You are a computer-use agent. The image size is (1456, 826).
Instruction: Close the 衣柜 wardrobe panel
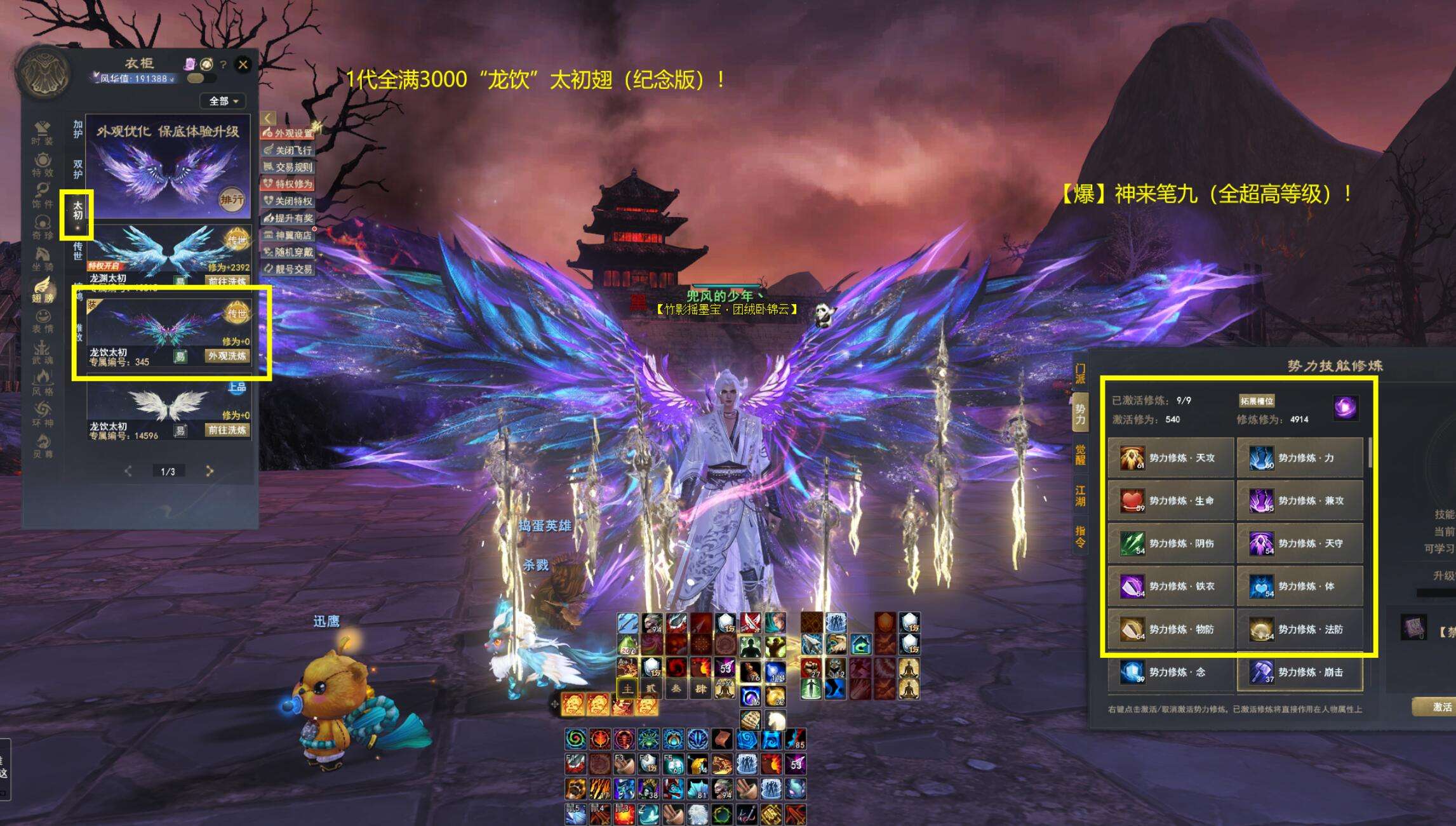click(x=243, y=64)
